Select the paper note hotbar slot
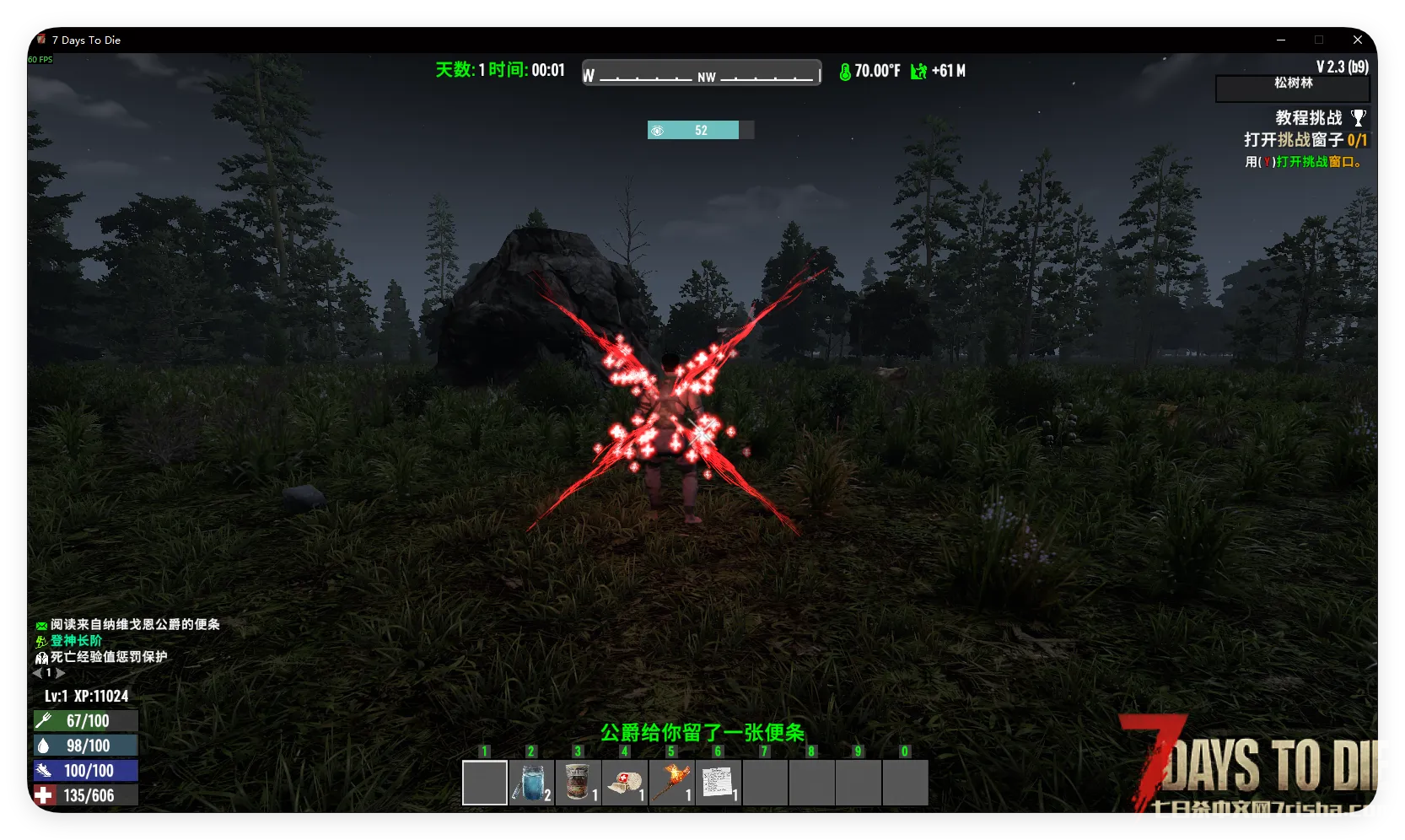The height and width of the screenshot is (840, 1405). coord(719,783)
